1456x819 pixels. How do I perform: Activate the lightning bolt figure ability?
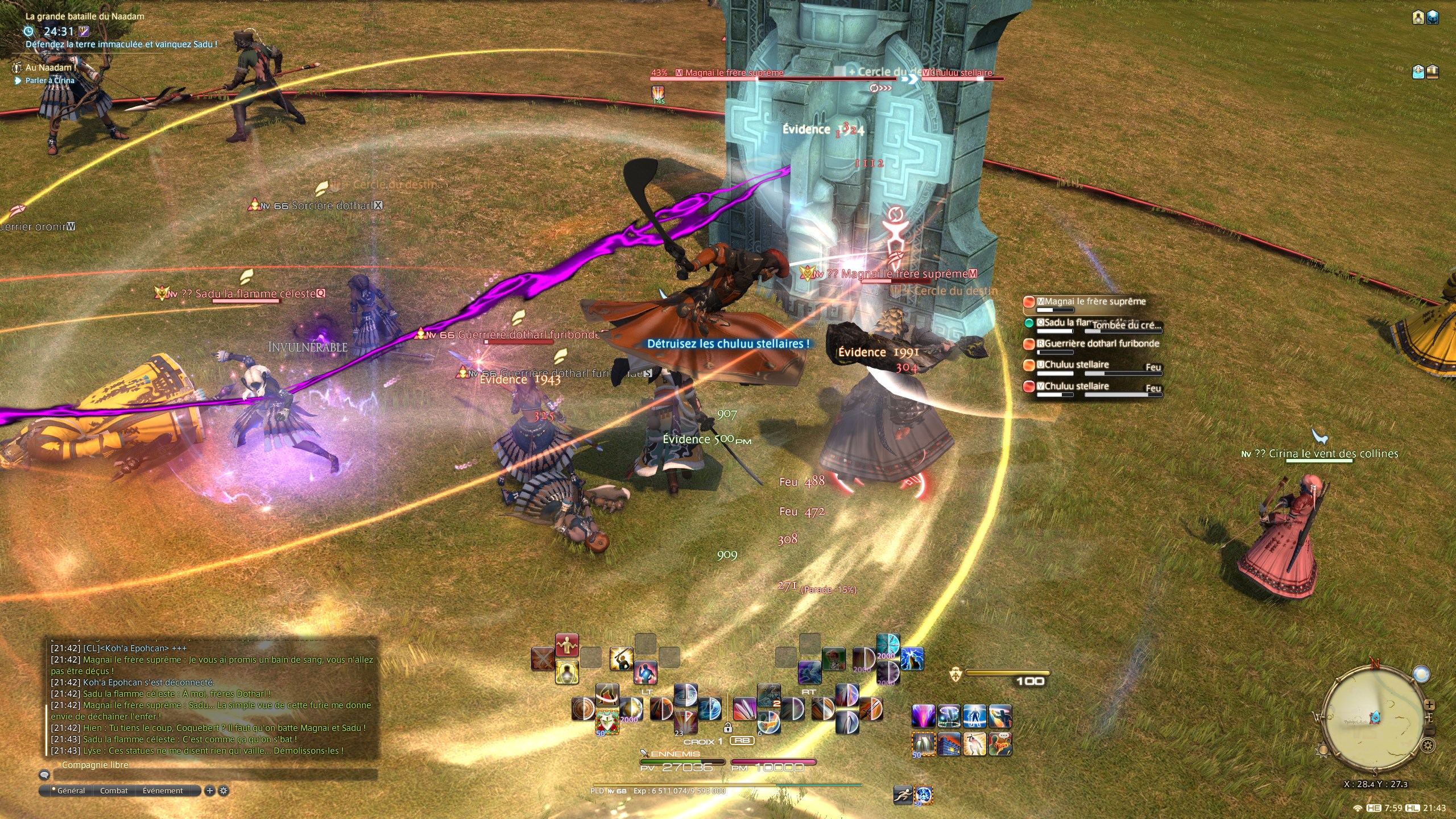[912, 659]
